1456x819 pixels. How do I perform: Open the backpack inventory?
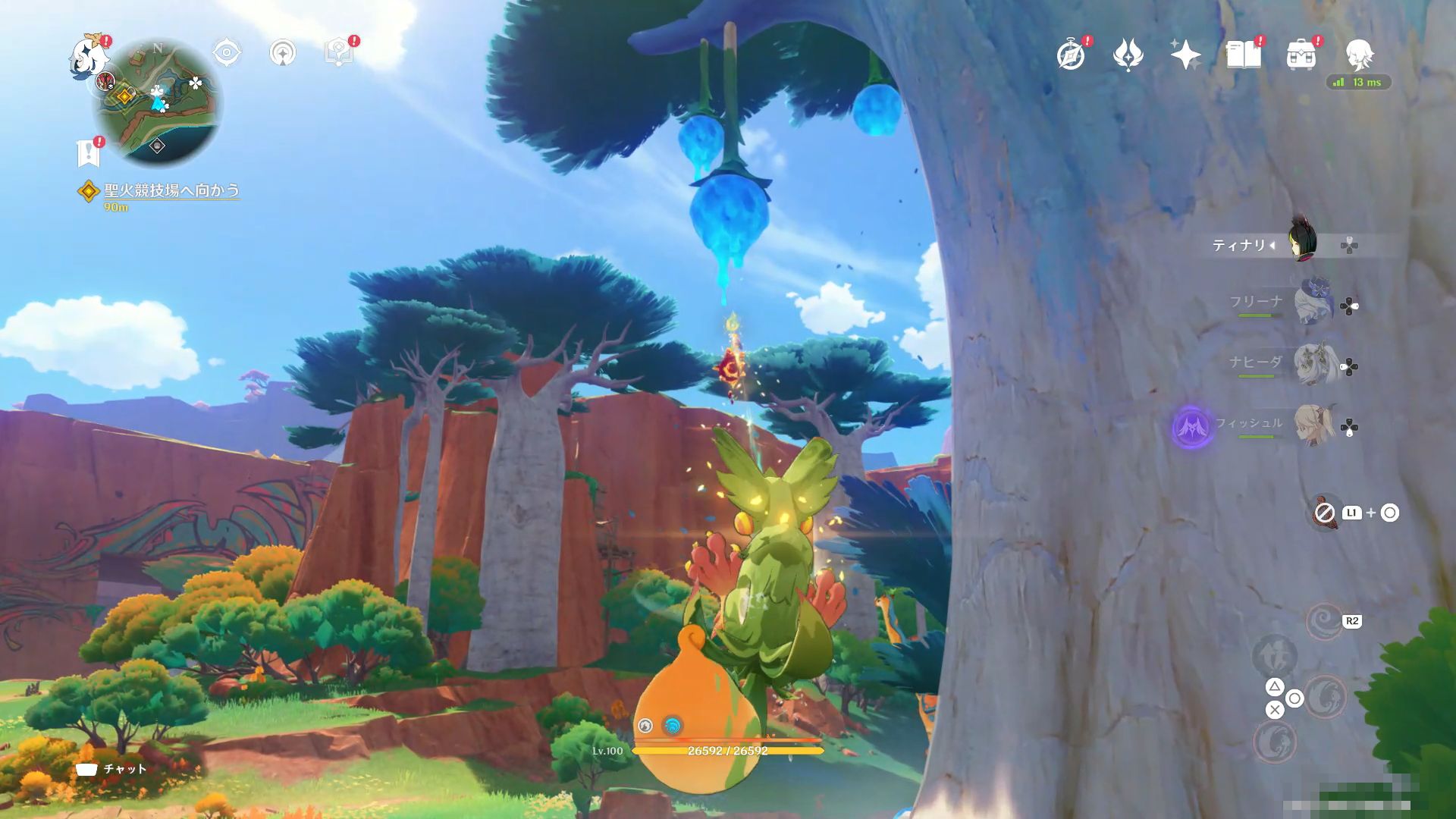[1301, 55]
